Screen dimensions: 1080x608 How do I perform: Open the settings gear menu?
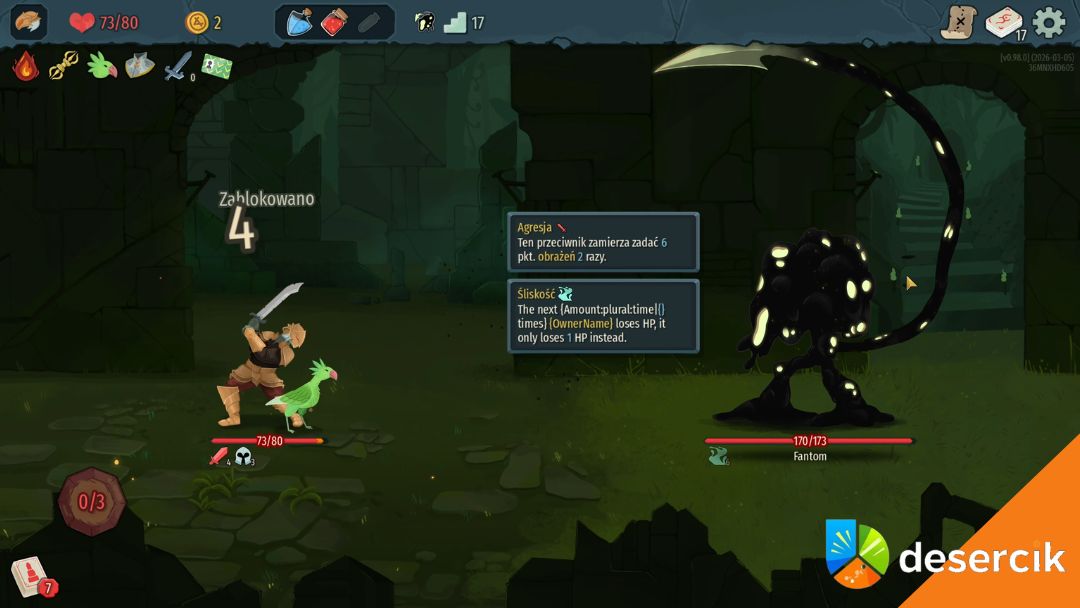click(1049, 22)
